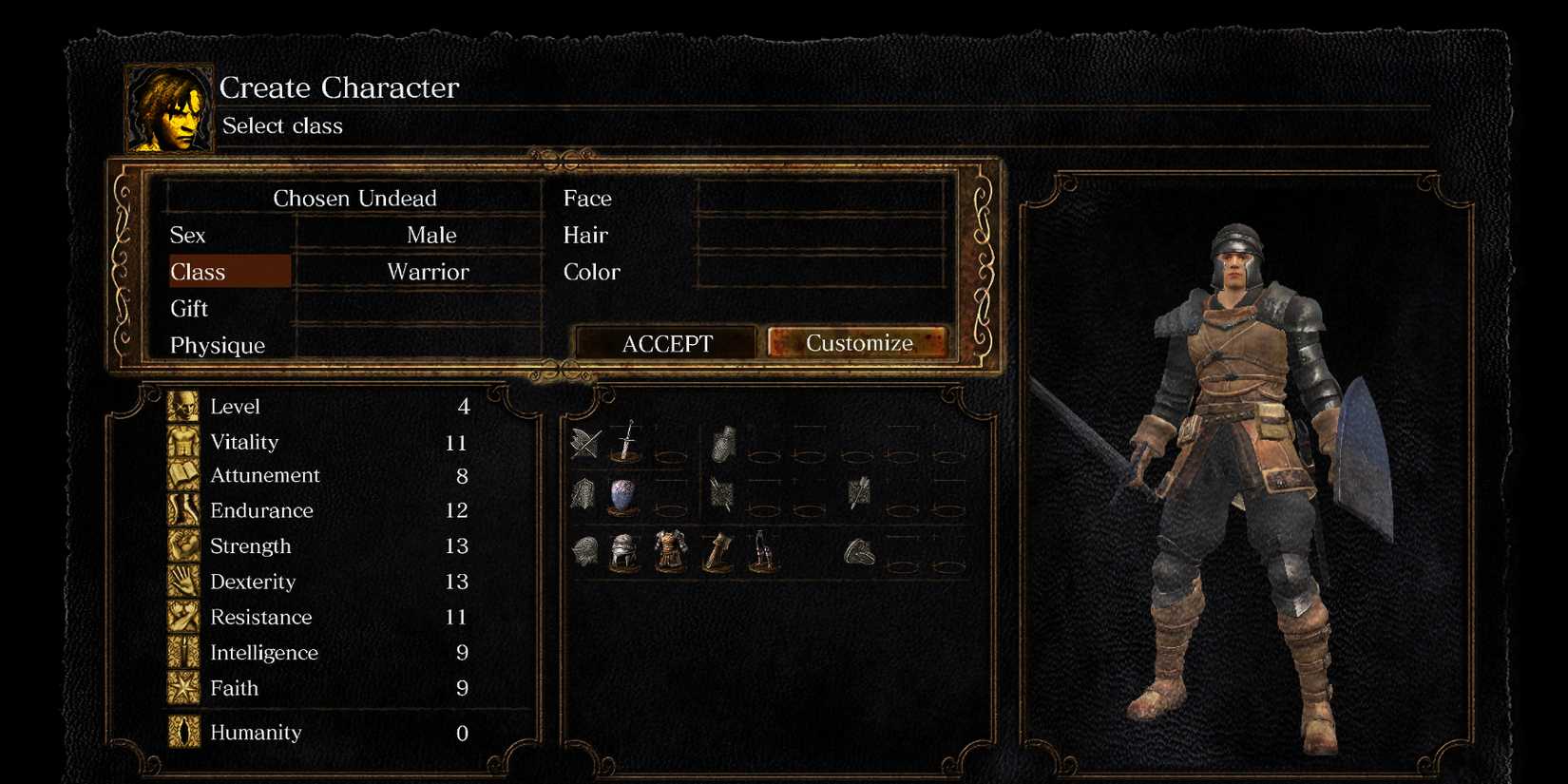1568x784 pixels.
Task: Select the Dexterity hand icon
Action: coord(183,582)
